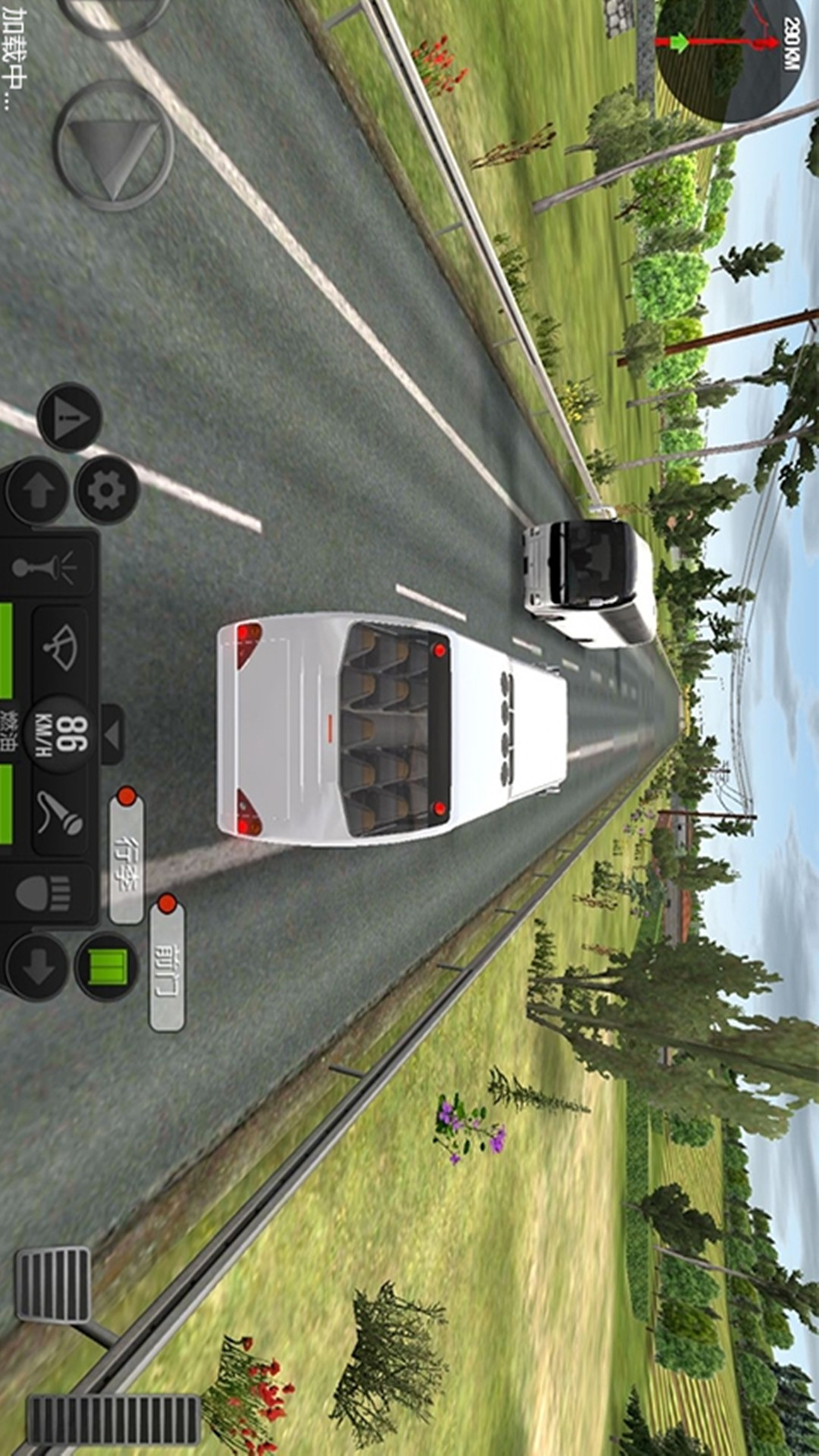This screenshot has height=1456, width=819.
Task: Activate the up-pointing arrow turn signal
Action: click(x=36, y=491)
